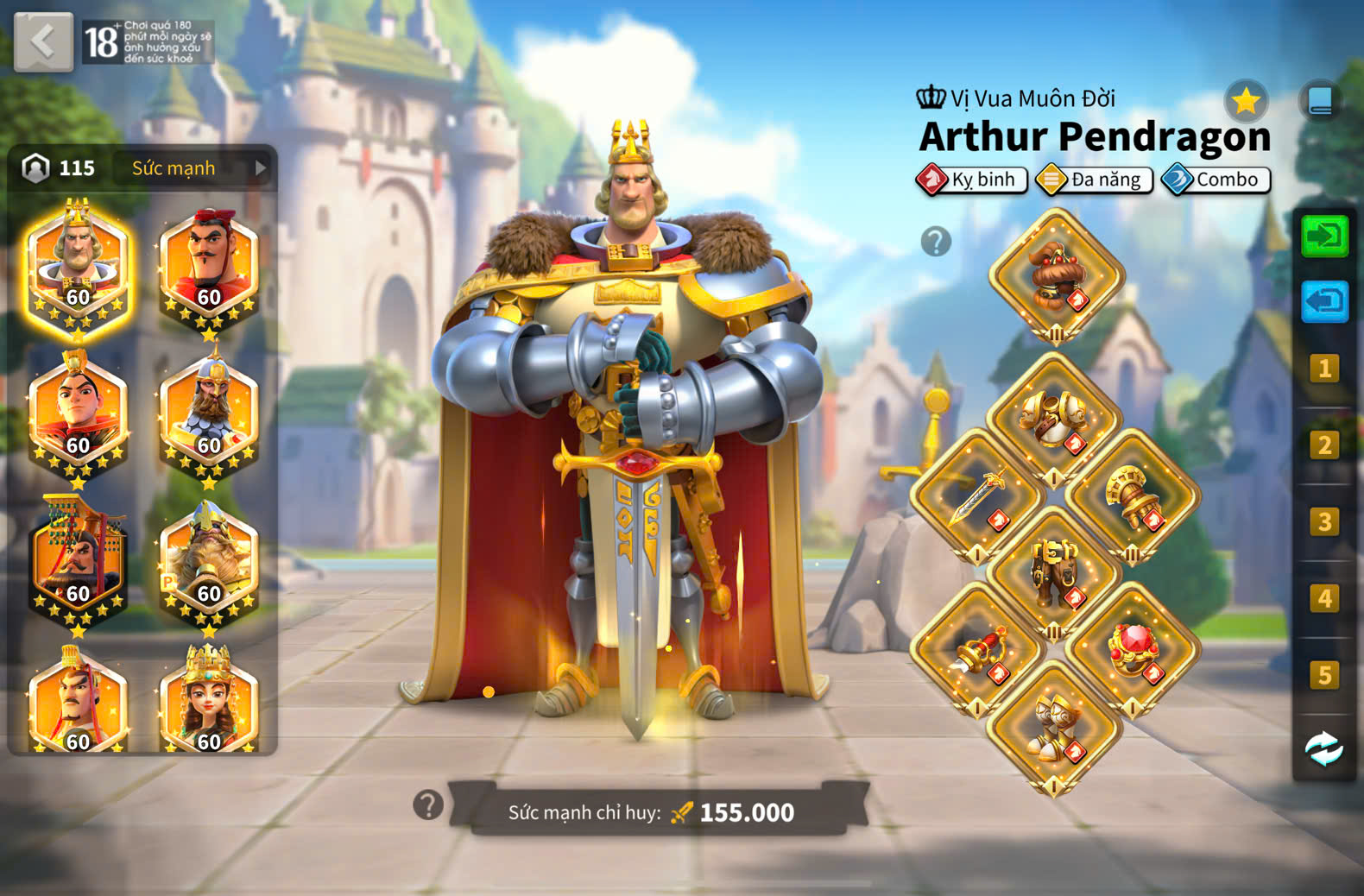
Task: Click the blue export arrow button
Action: pyautogui.click(x=1324, y=301)
